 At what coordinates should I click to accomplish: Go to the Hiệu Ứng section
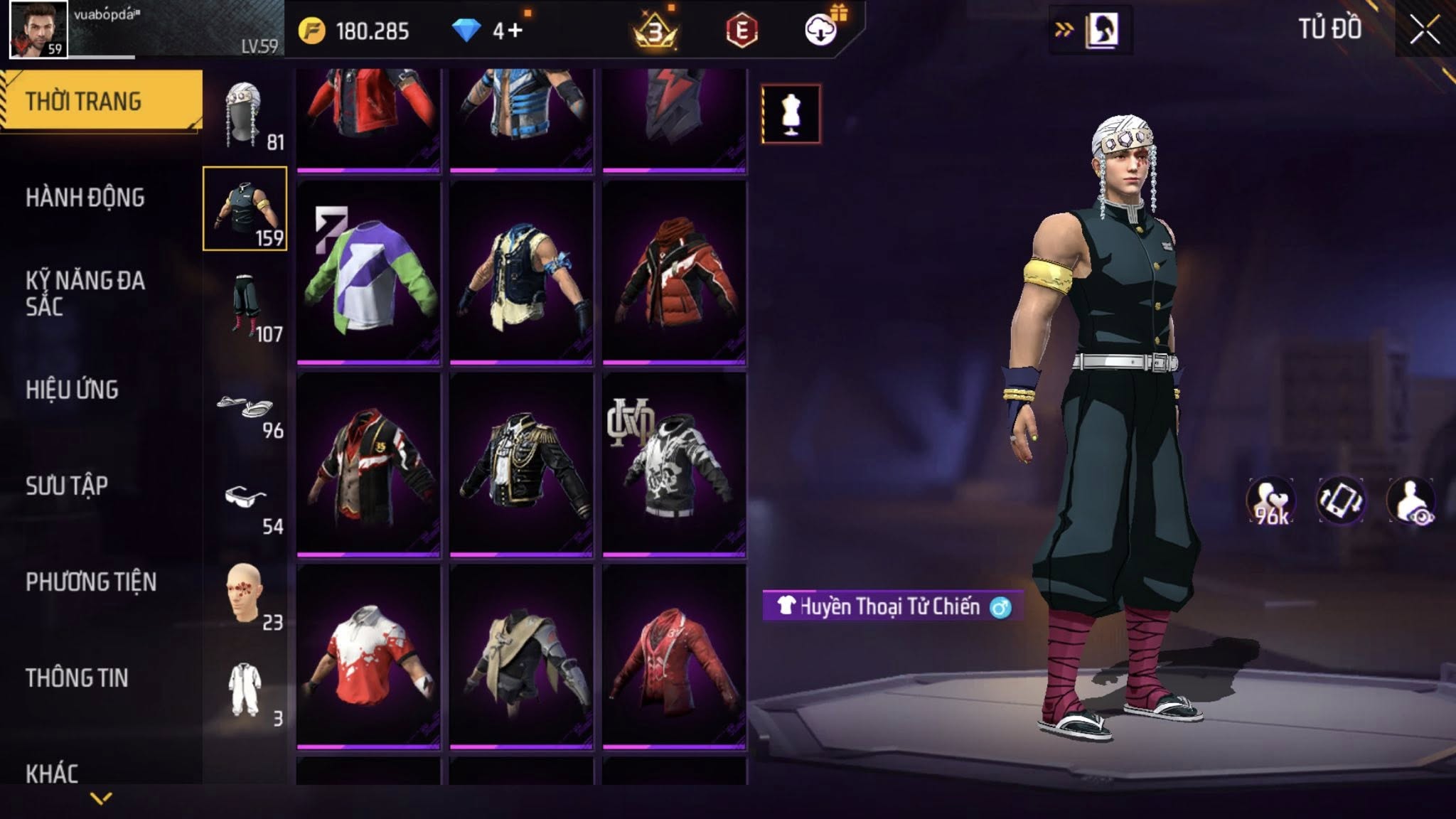point(73,390)
